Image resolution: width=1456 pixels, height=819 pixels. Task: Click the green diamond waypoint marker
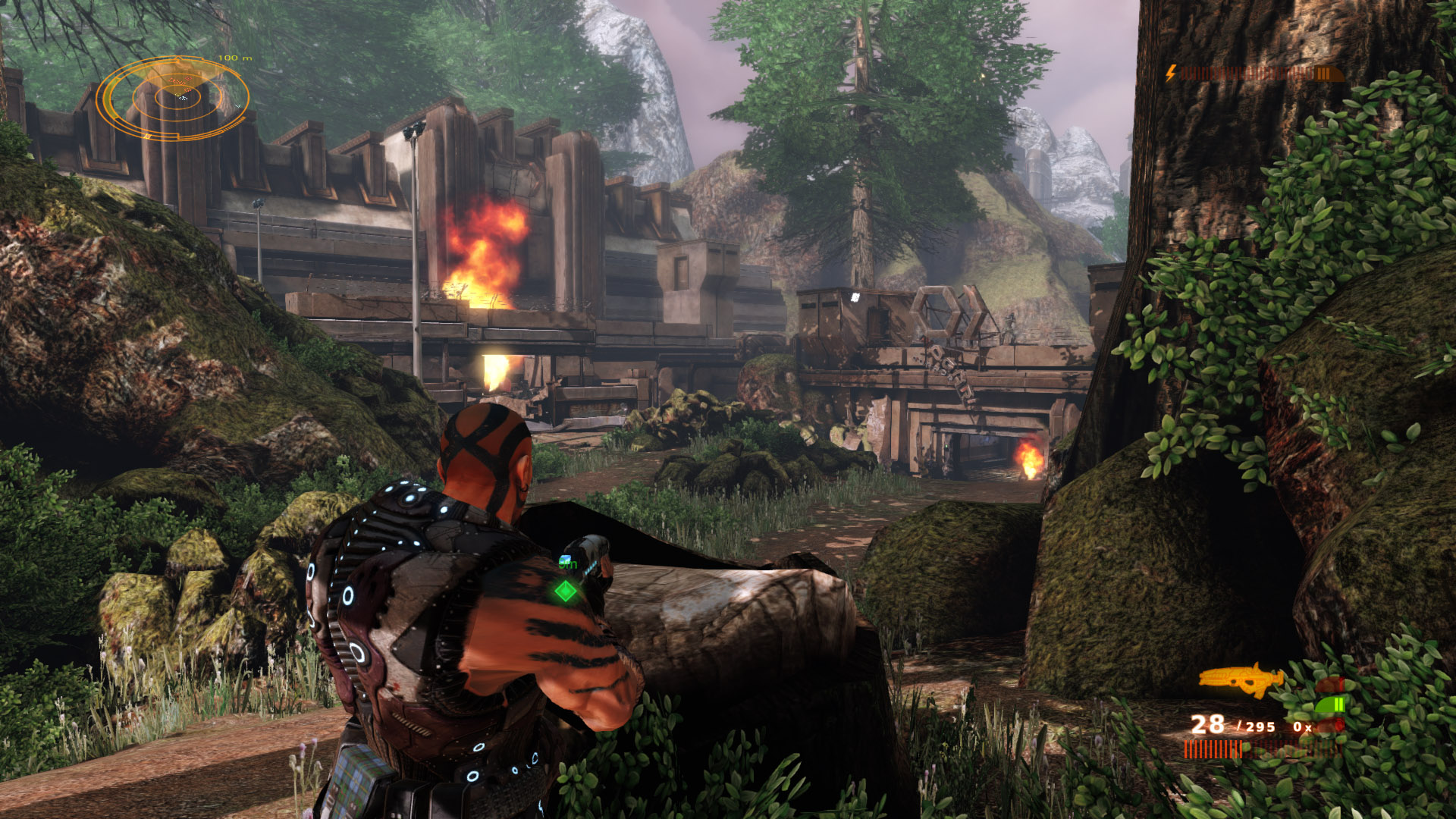pyautogui.click(x=566, y=591)
